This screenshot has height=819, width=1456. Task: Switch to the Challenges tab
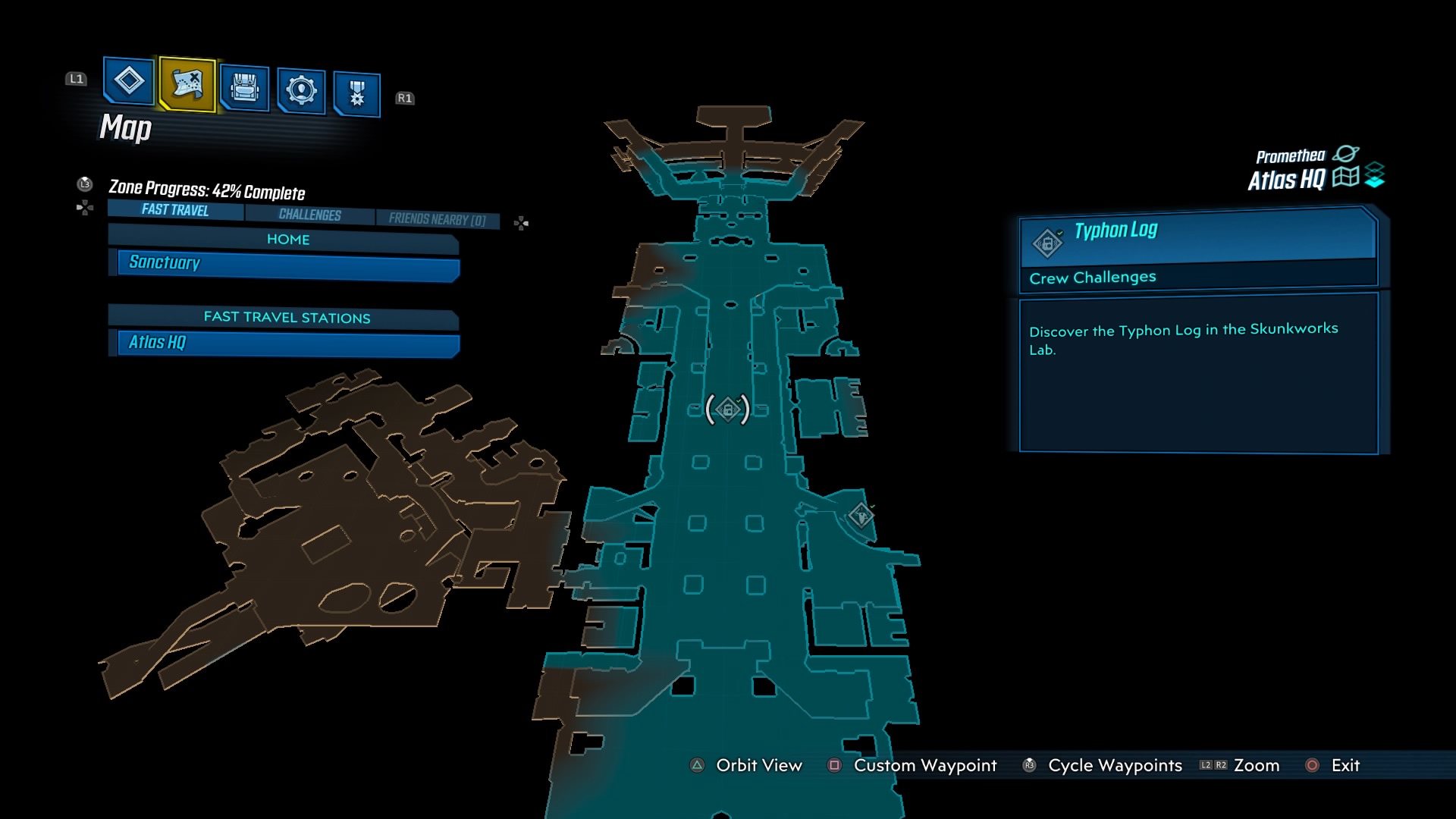(x=309, y=215)
